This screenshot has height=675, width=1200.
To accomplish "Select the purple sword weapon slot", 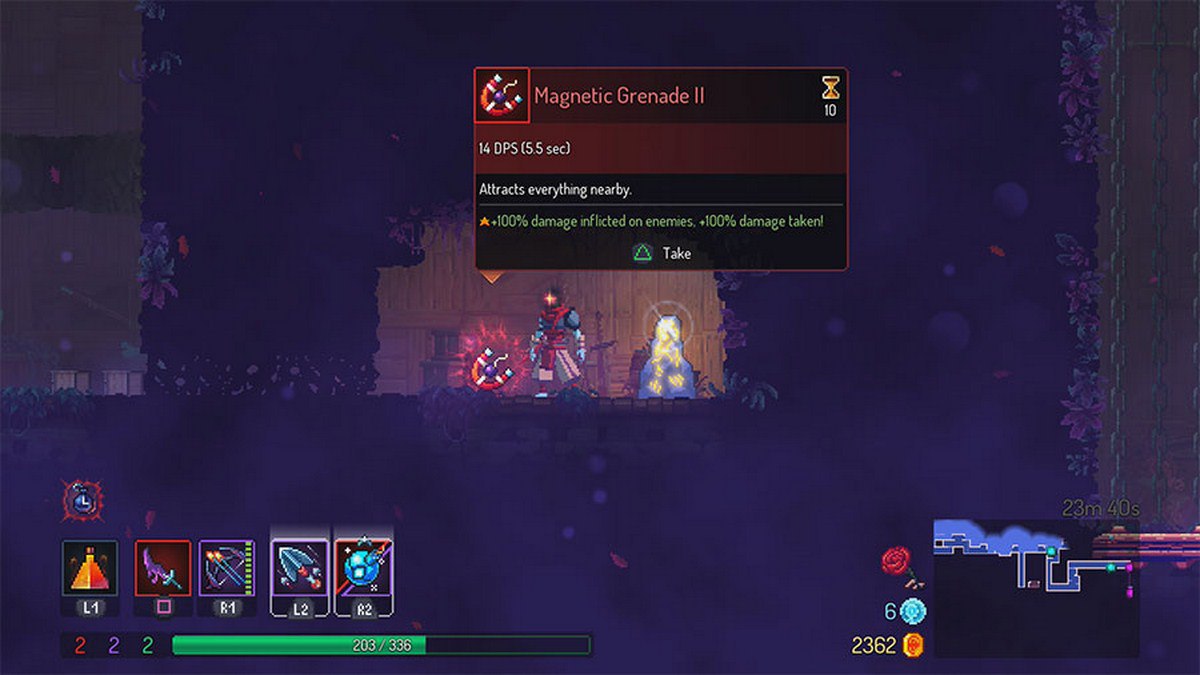I will click(x=163, y=568).
